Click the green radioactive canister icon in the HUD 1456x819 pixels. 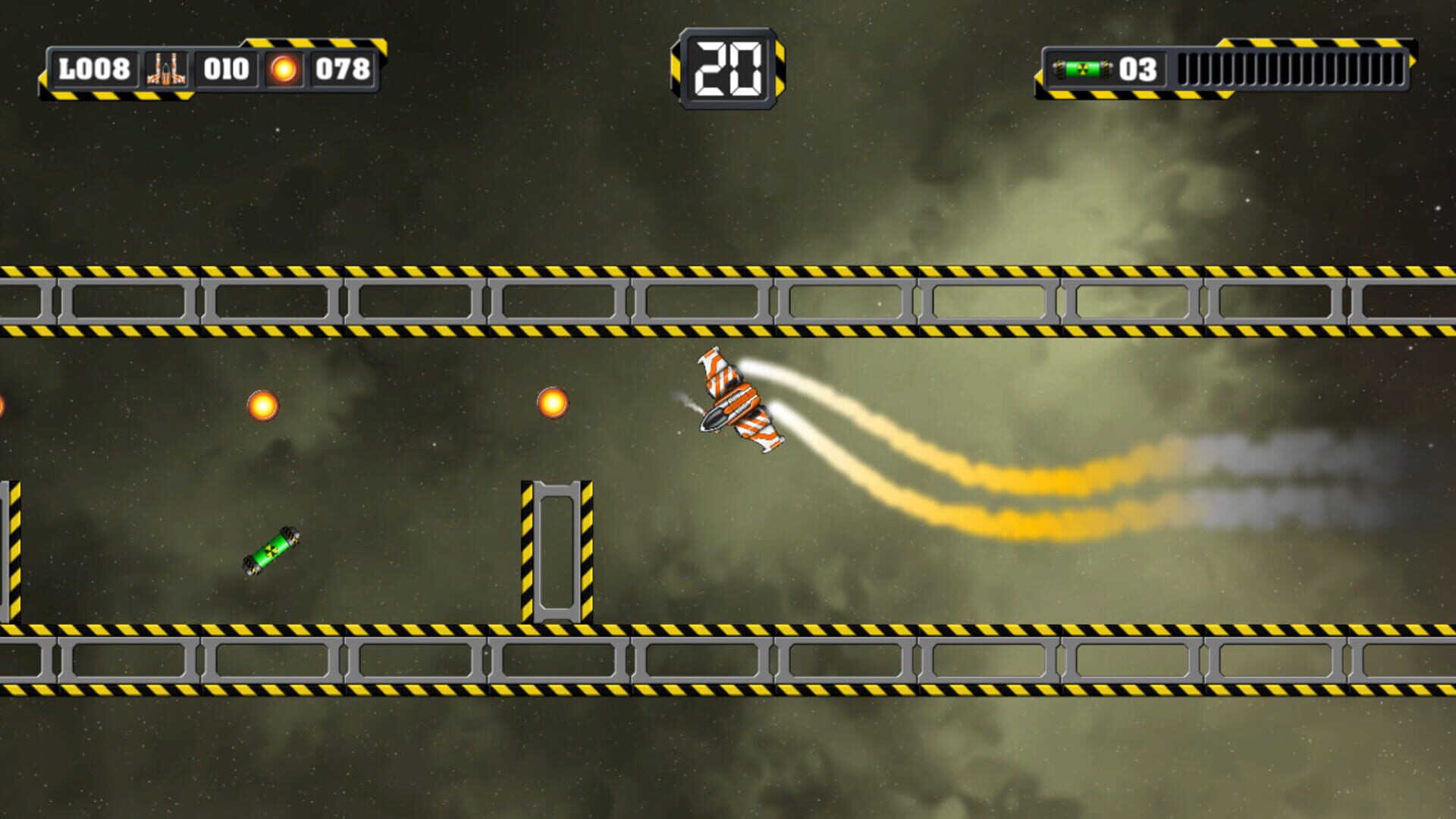(1087, 68)
